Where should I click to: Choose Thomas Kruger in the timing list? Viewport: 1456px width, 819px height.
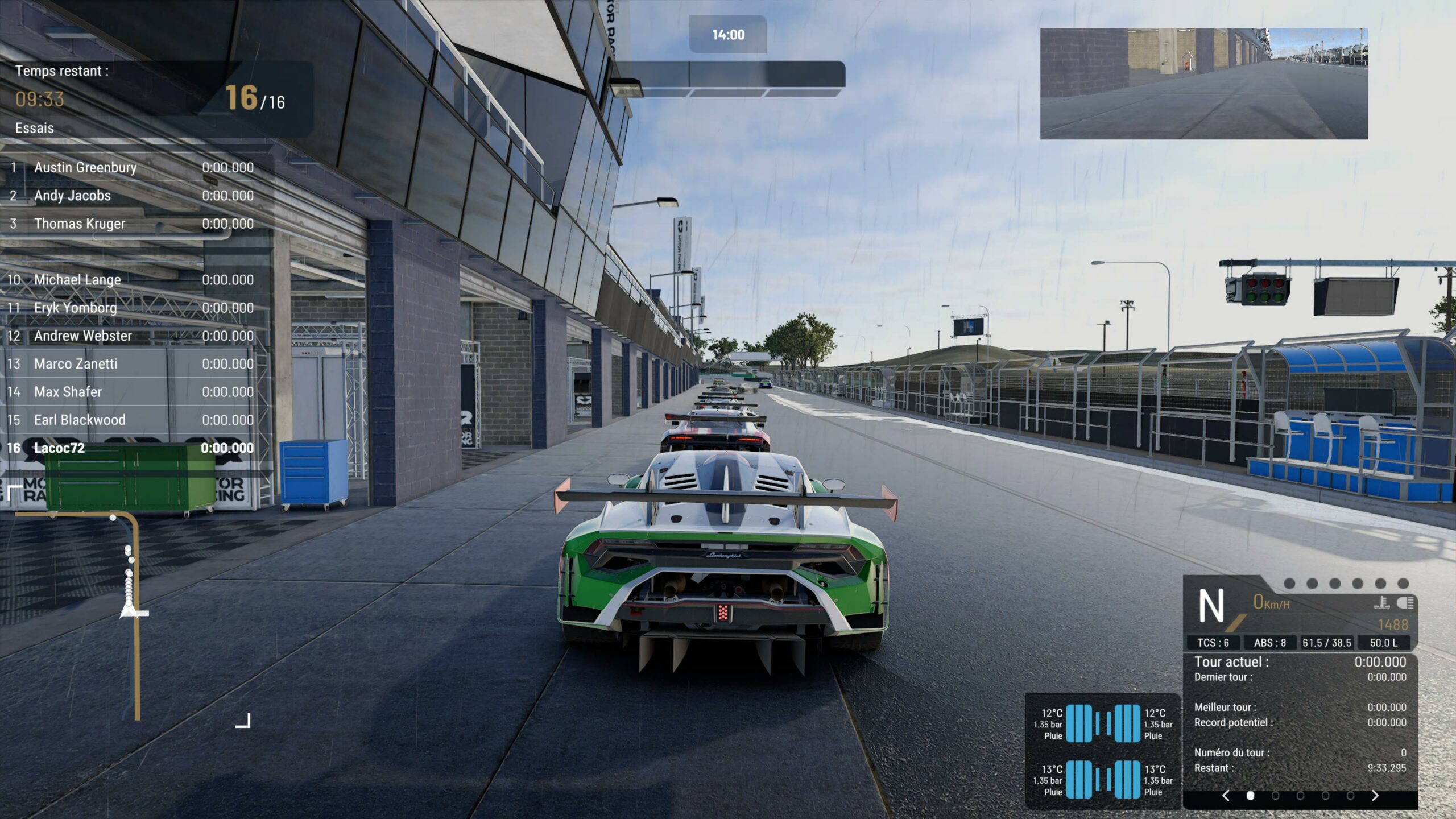131,224
